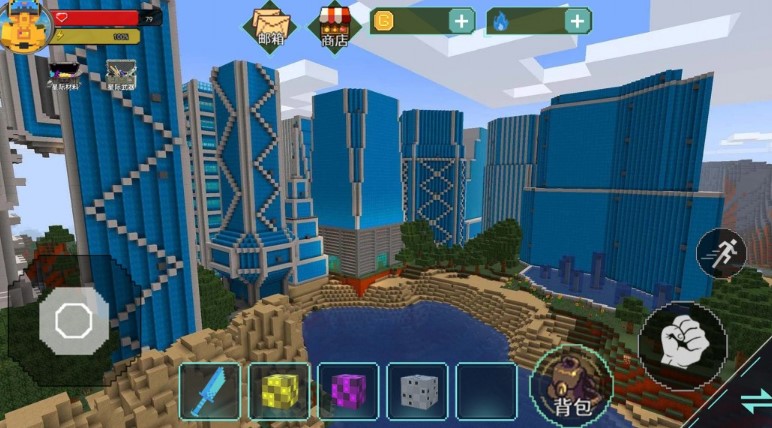Tap the player avatar portrait
The height and width of the screenshot is (428, 772).
pos(24,27)
